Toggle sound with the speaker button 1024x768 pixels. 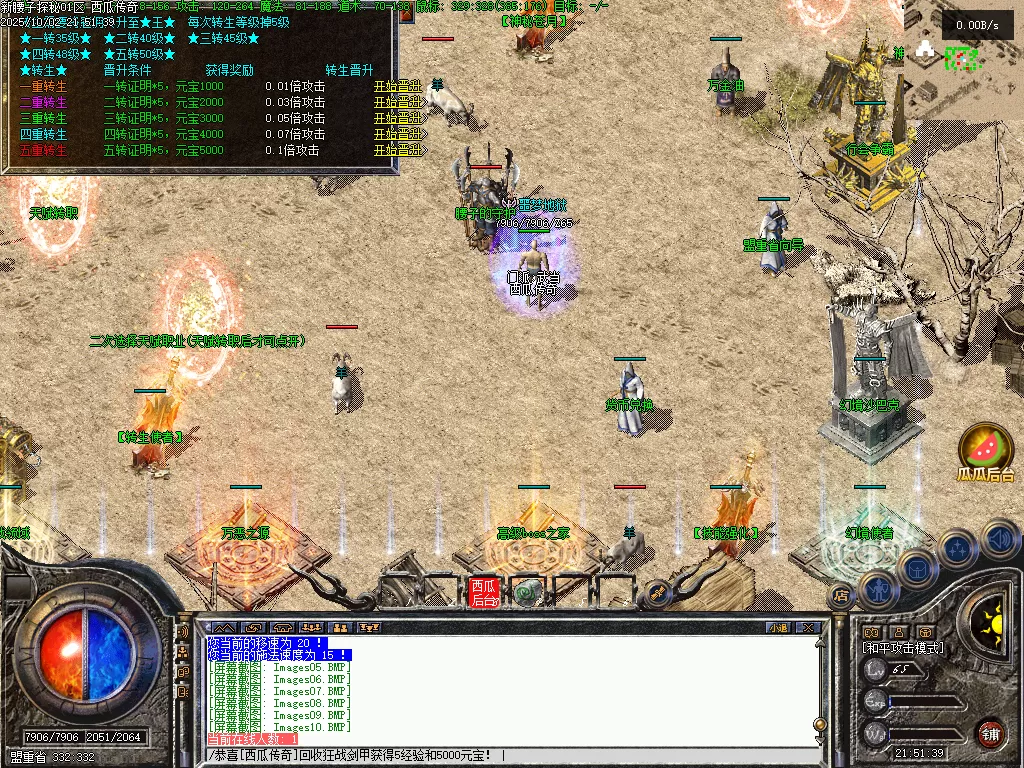click(999, 540)
